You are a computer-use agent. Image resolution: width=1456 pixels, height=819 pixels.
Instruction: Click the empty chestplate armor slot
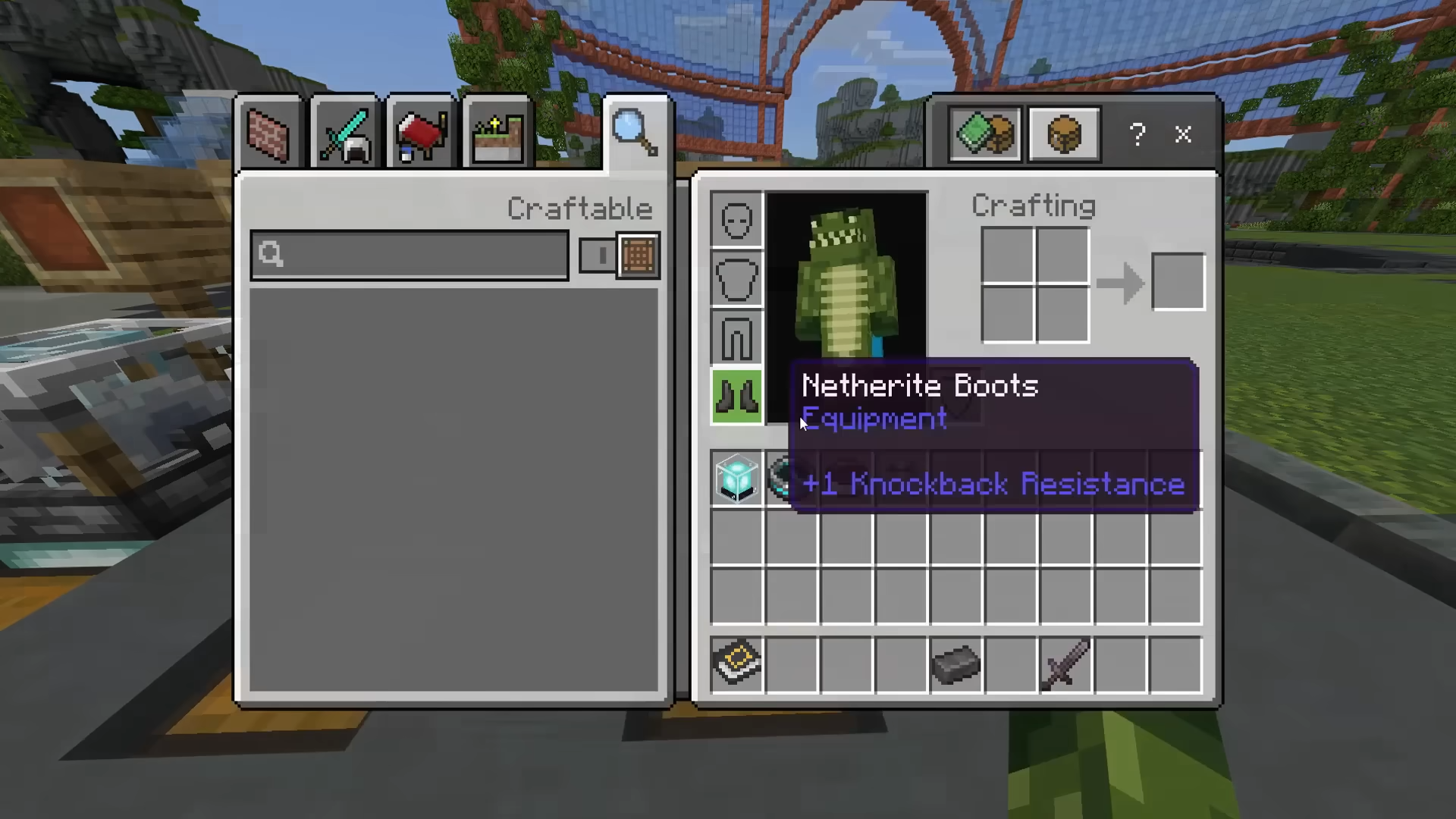pyautogui.click(x=736, y=279)
